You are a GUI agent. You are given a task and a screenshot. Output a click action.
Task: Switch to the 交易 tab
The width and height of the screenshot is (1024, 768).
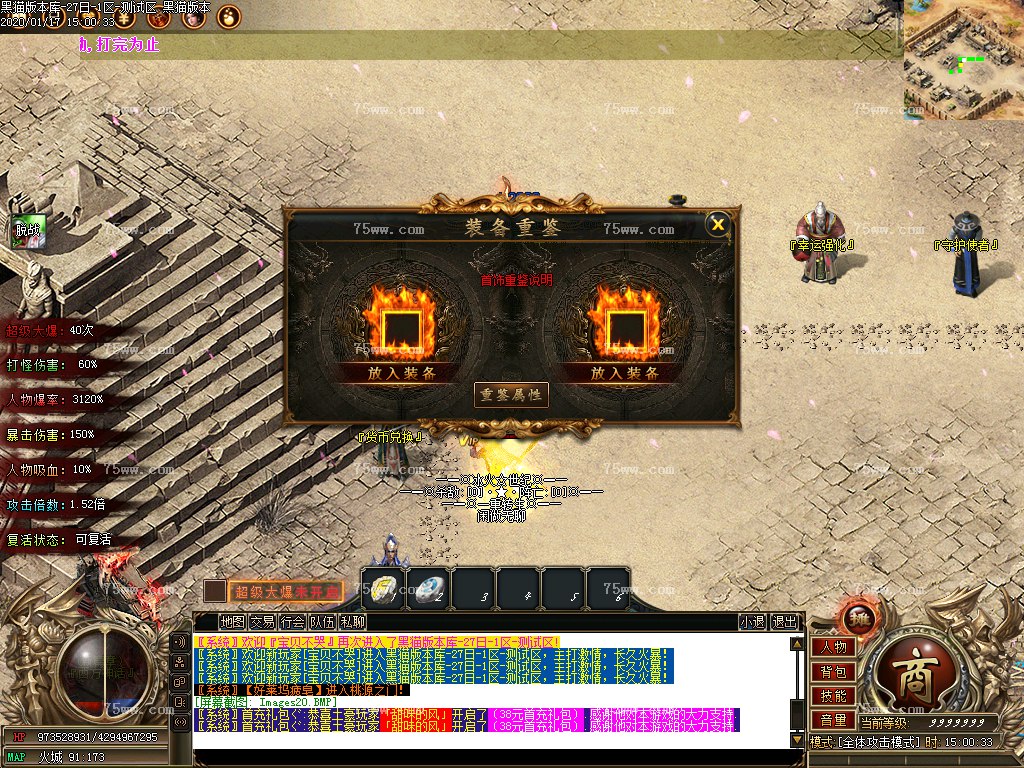click(262, 622)
